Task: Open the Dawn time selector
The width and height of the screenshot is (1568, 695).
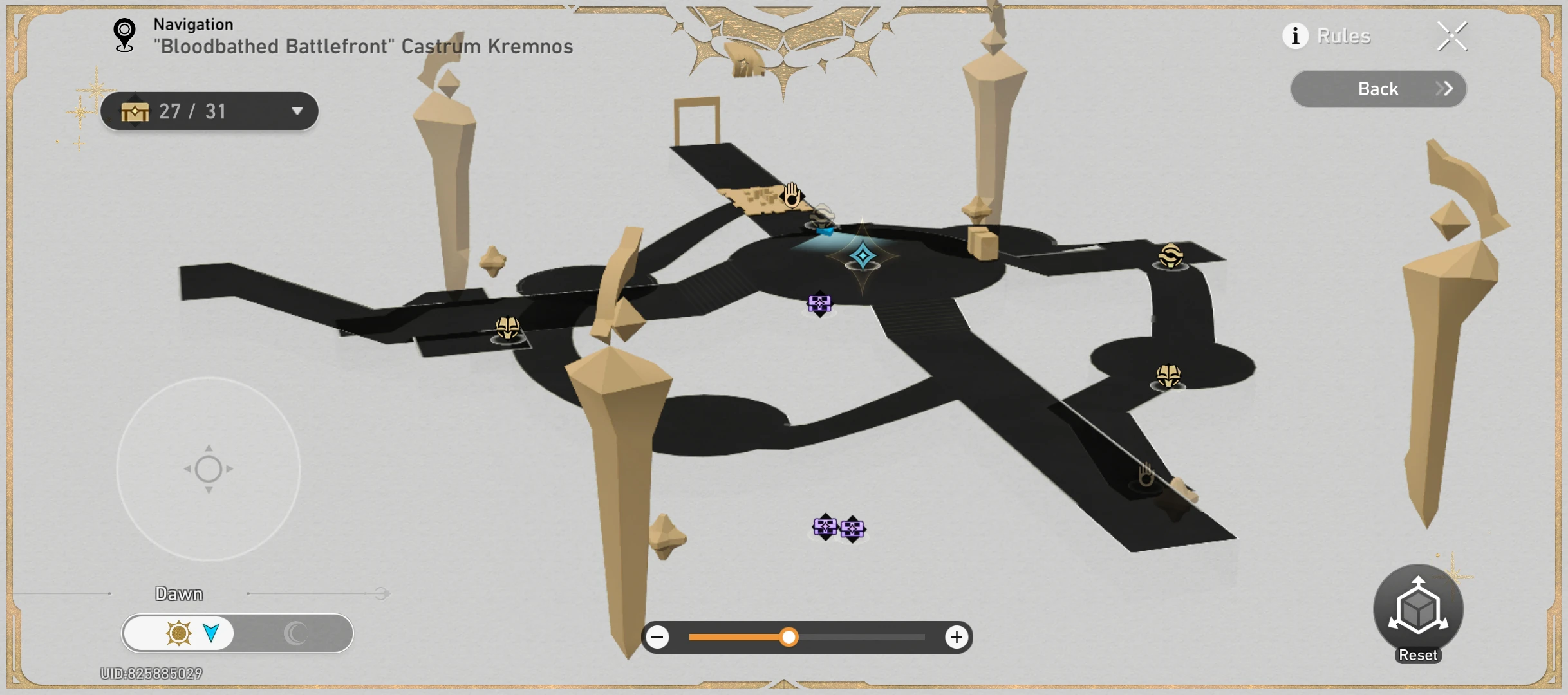Action: coord(179,593)
